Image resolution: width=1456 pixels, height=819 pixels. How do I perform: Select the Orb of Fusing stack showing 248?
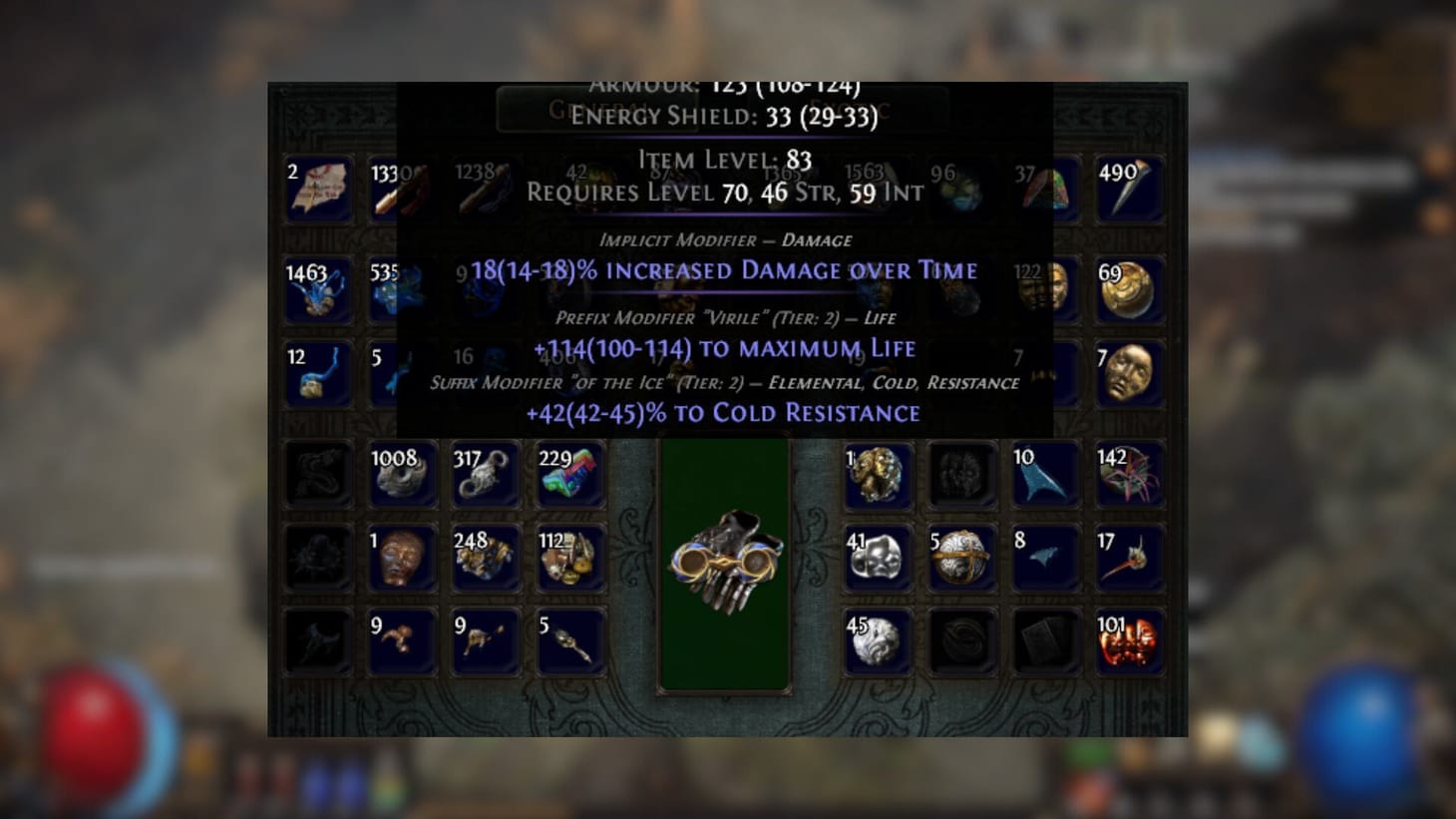tap(486, 557)
